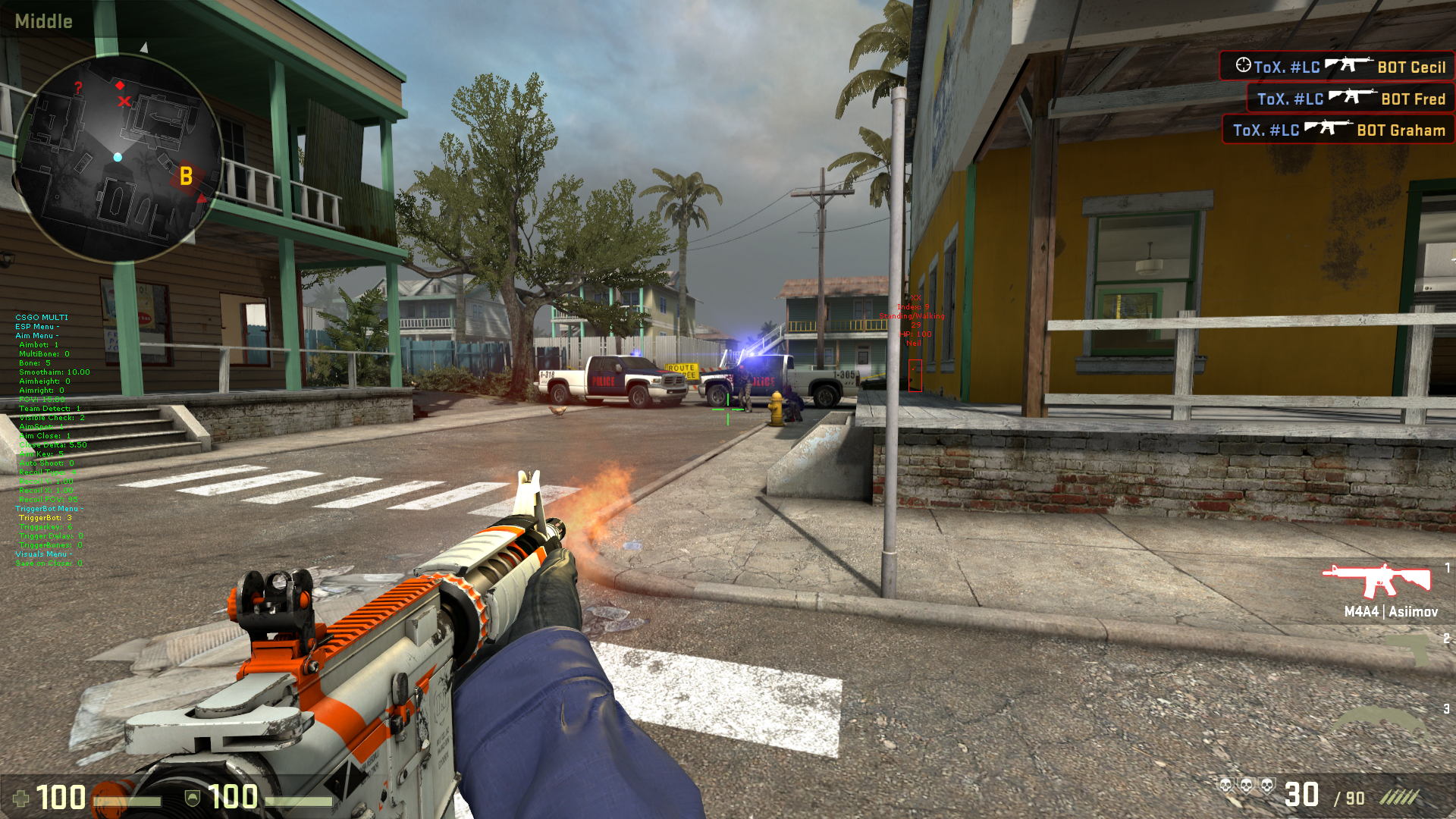Open the Visuals Menu section
The height and width of the screenshot is (819, 1456).
43,554
